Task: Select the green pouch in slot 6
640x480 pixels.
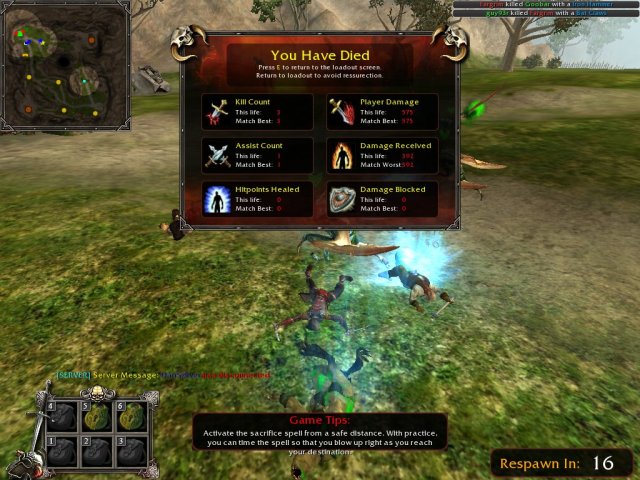Action: tap(135, 419)
